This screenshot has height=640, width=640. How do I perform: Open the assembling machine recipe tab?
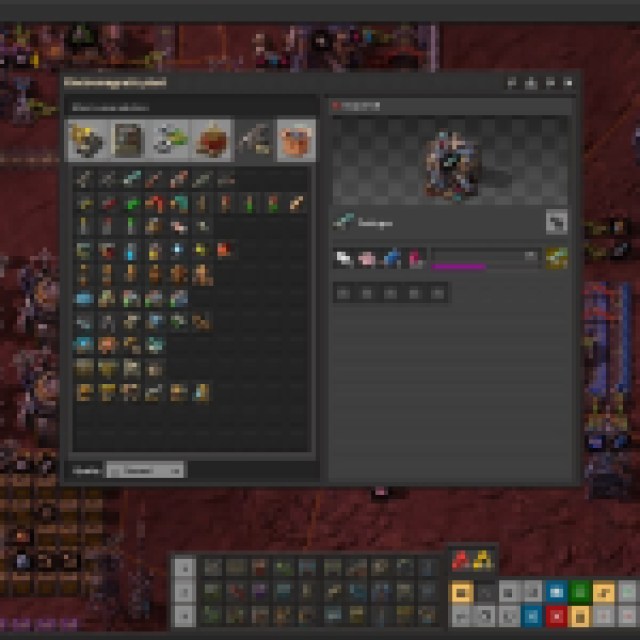128,141
